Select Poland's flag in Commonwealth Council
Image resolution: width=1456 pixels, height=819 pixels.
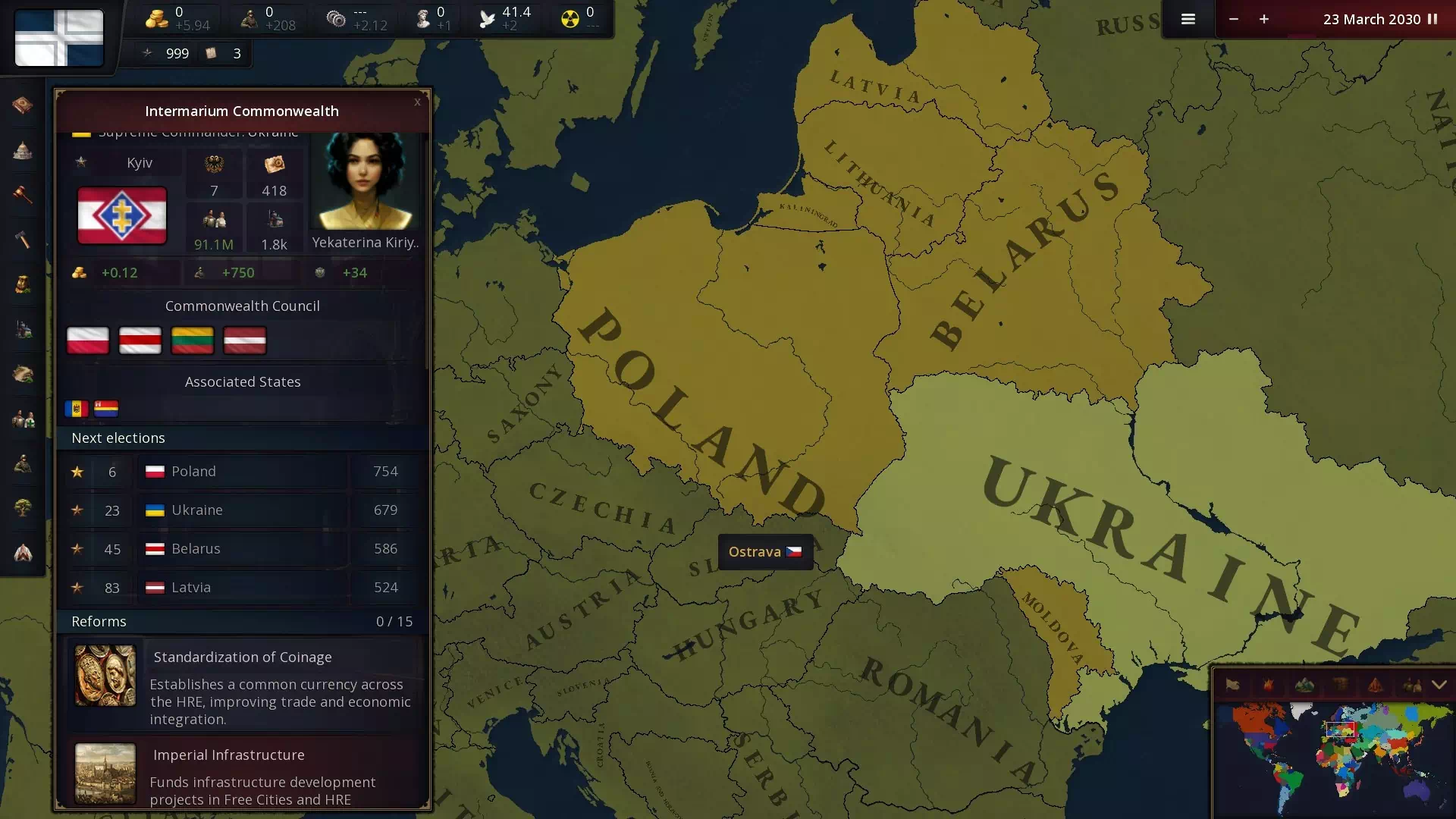(x=88, y=340)
